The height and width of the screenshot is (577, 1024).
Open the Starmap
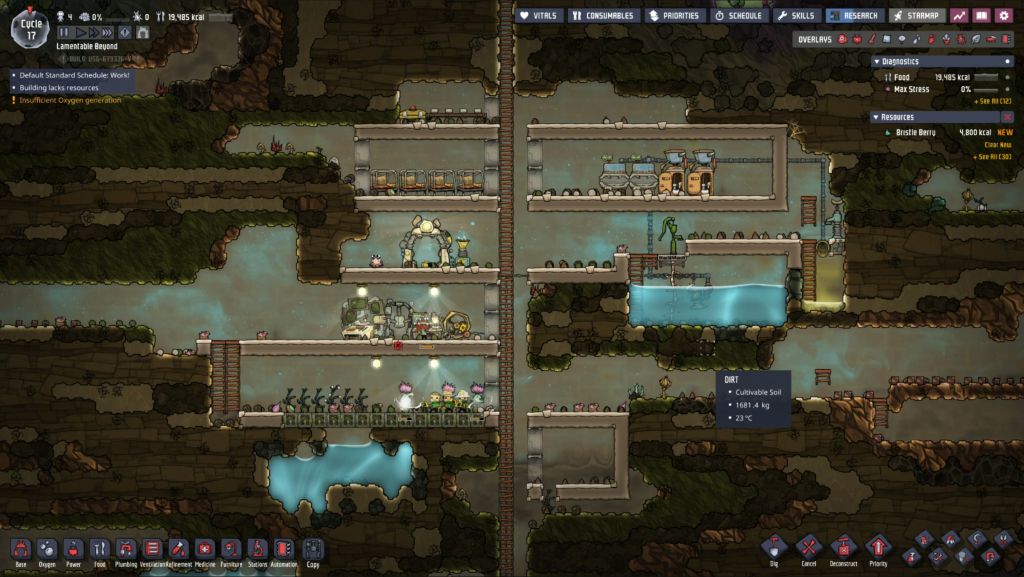click(915, 15)
